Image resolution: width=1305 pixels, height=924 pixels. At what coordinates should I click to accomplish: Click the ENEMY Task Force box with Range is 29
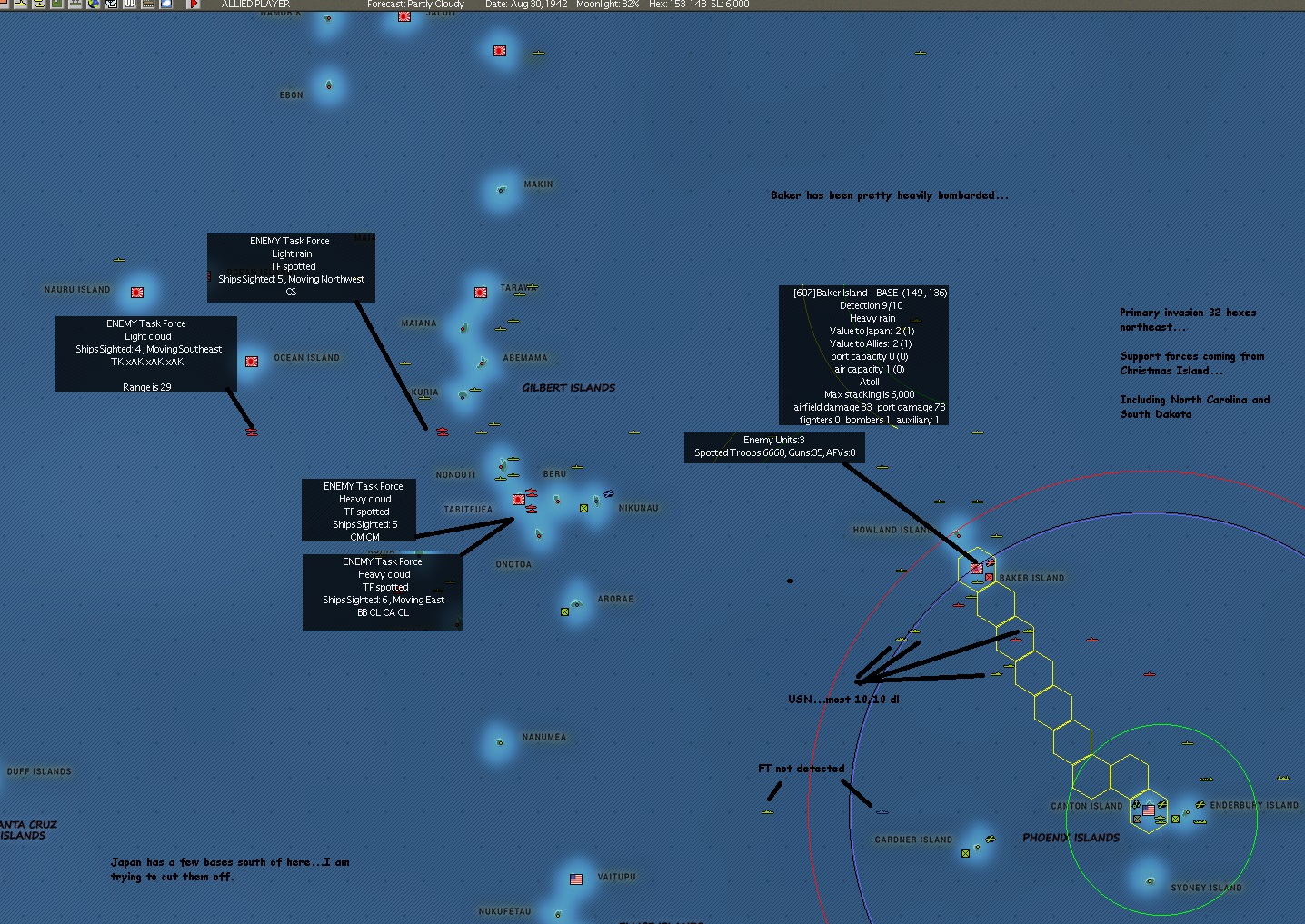pyautogui.click(x=146, y=354)
